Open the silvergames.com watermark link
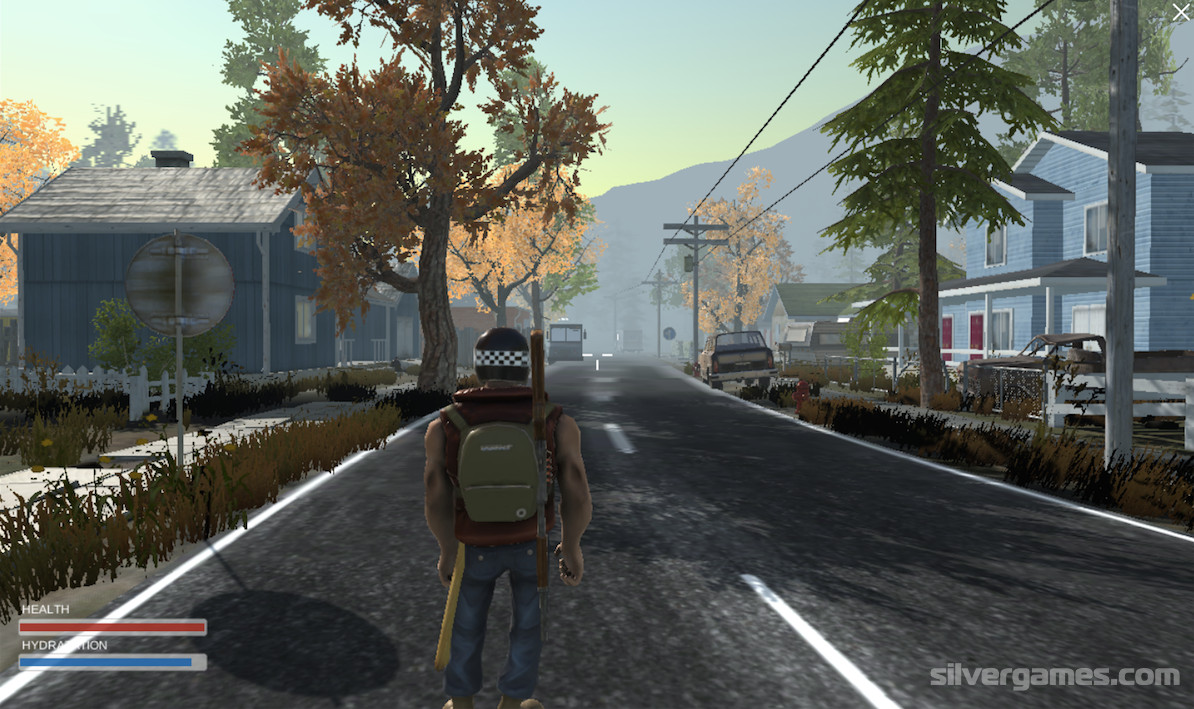This screenshot has width=1194, height=709. pyautogui.click(x=1055, y=676)
